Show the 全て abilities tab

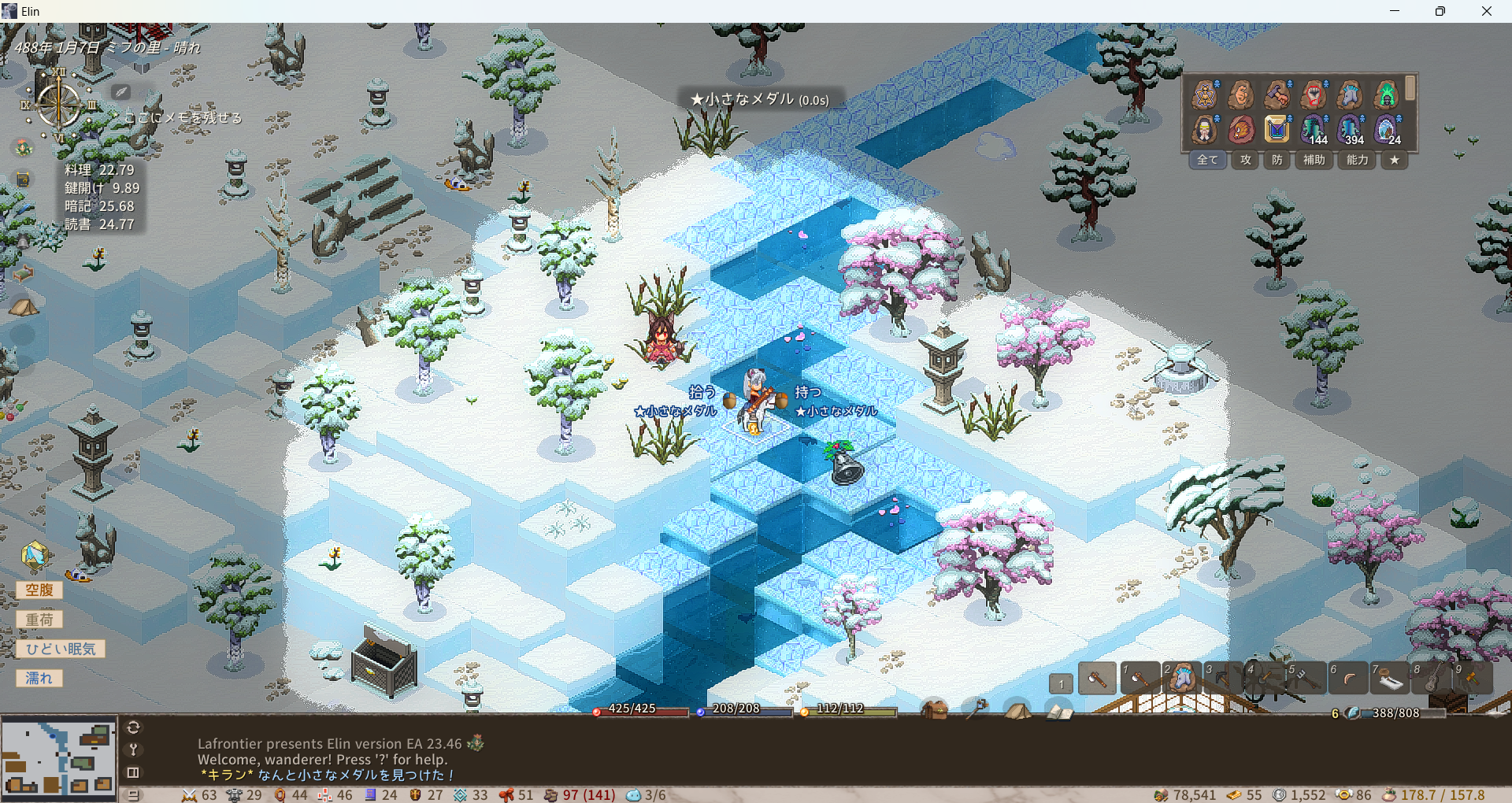click(x=1207, y=160)
